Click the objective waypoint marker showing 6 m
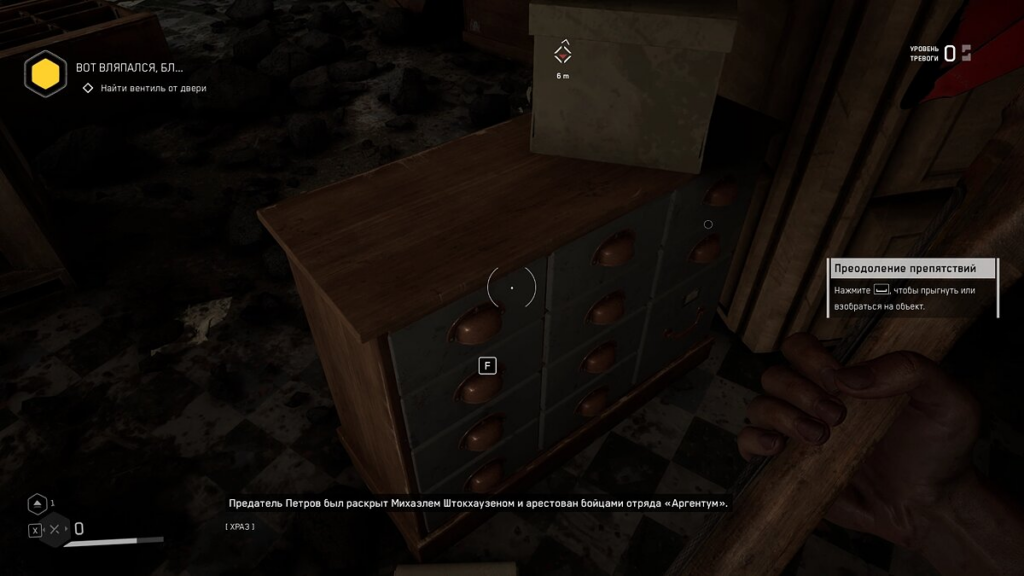Image resolution: width=1024 pixels, height=576 pixels. tap(563, 53)
